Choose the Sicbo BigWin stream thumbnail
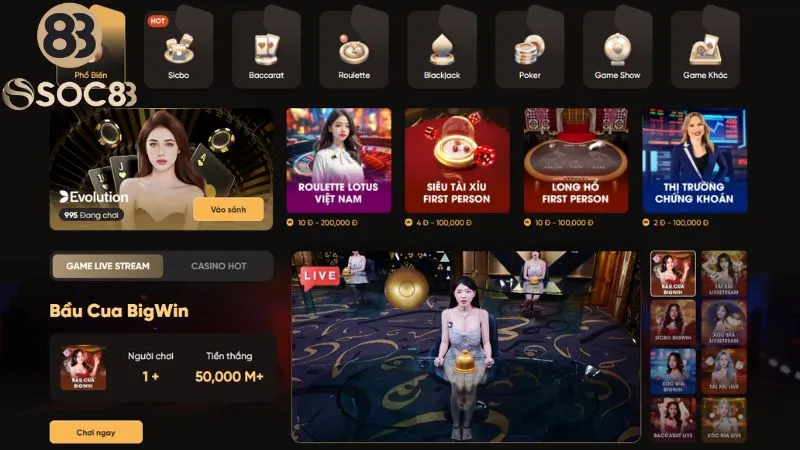The width and height of the screenshot is (800, 450). click(x=672, y=322)
